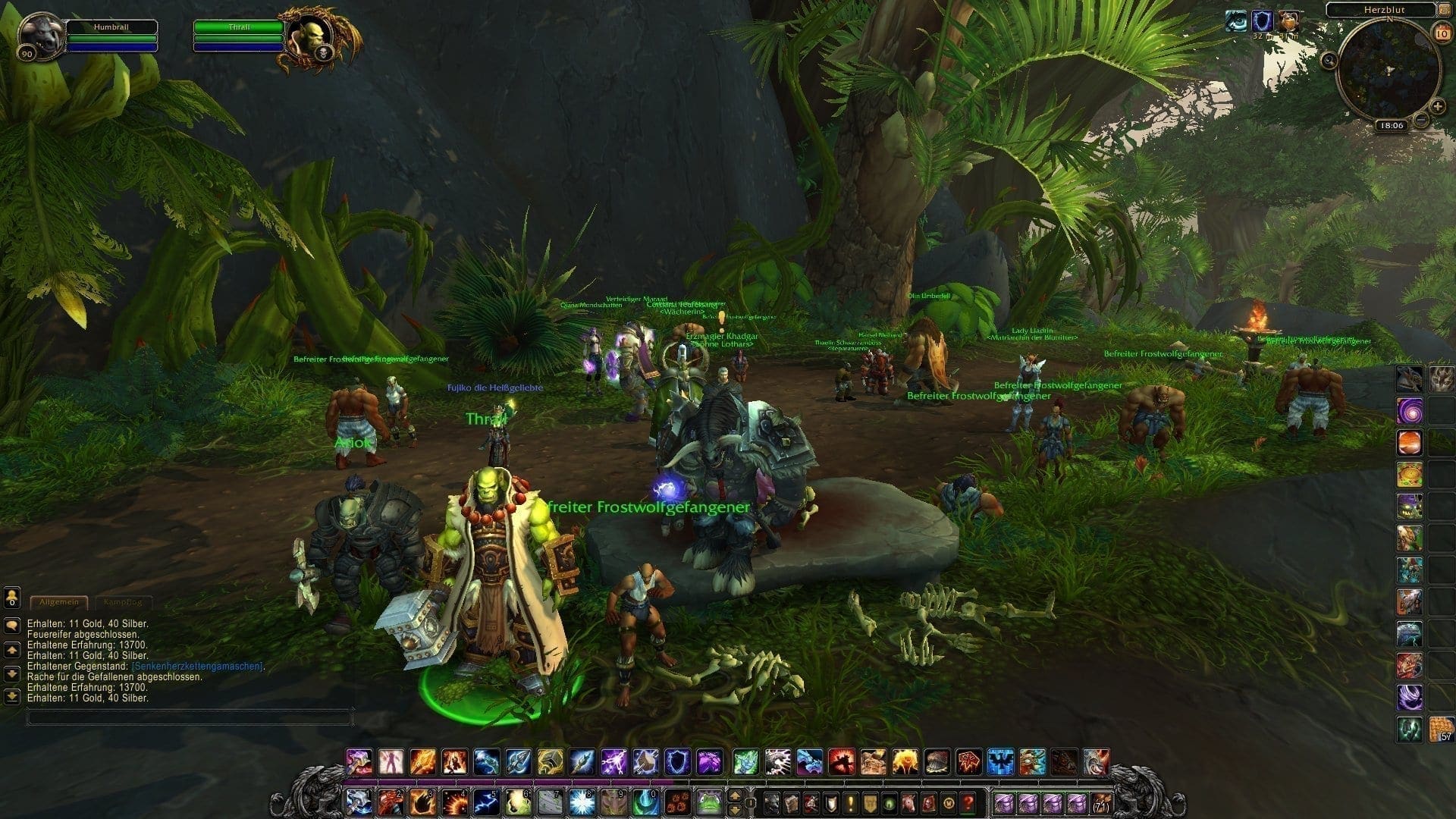Open the calendar showing day 10

1441,33
